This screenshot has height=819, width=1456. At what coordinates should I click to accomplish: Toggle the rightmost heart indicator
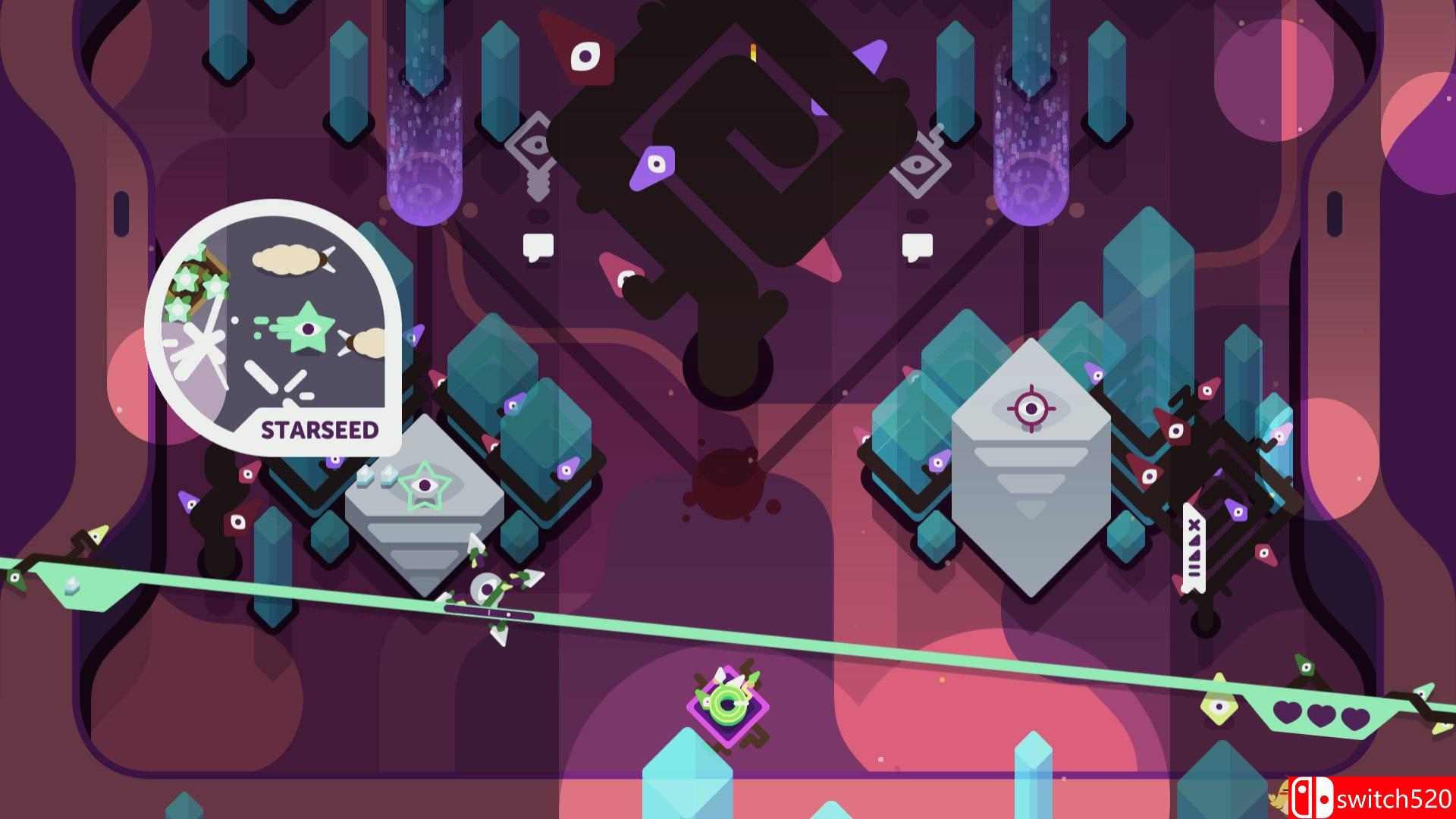pyautogui.click(x=1355, y=719)
